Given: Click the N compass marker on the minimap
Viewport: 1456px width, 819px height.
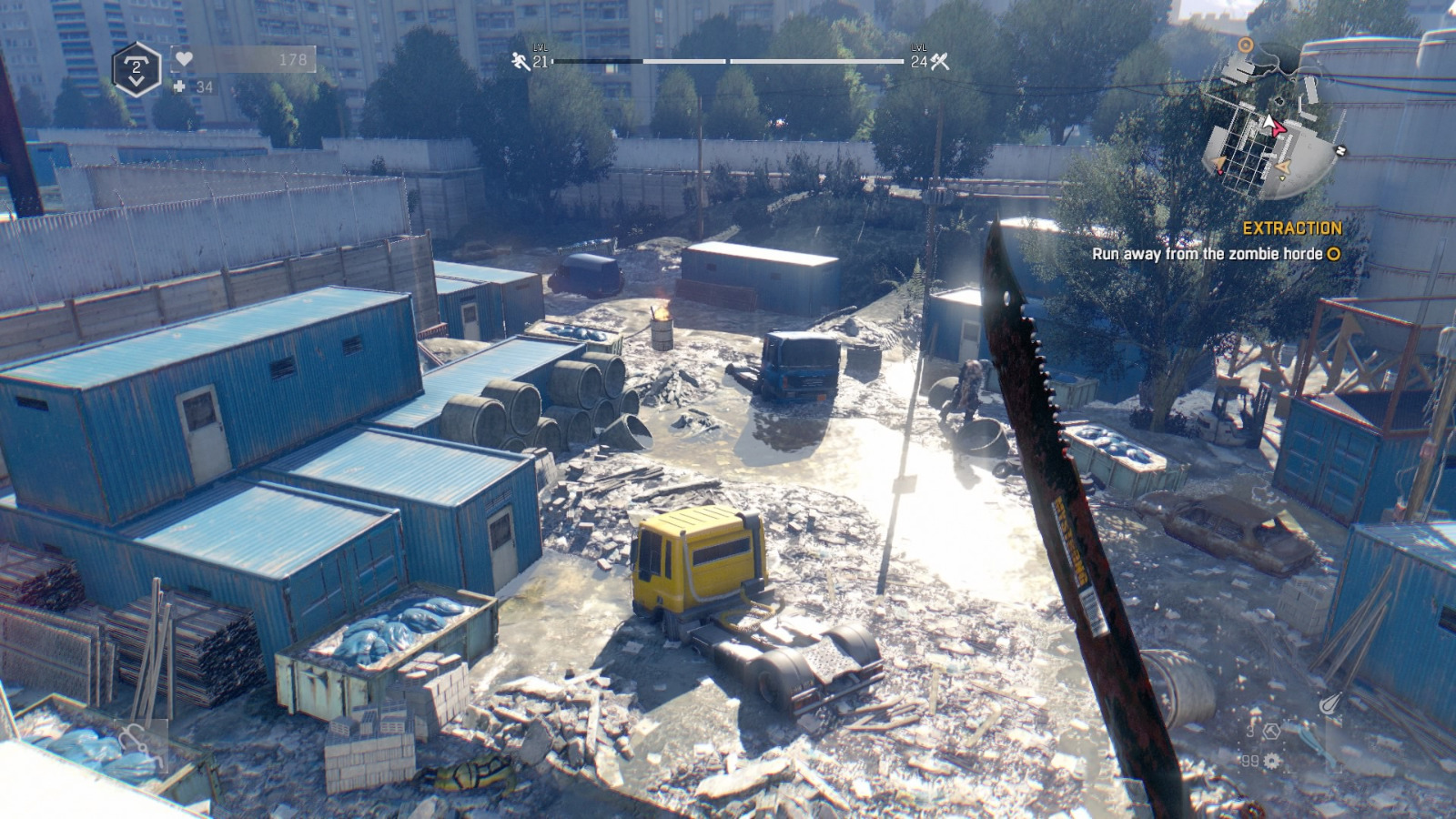Looking at the screenshot, I should pyautogui.click(x=1340, y=150).
